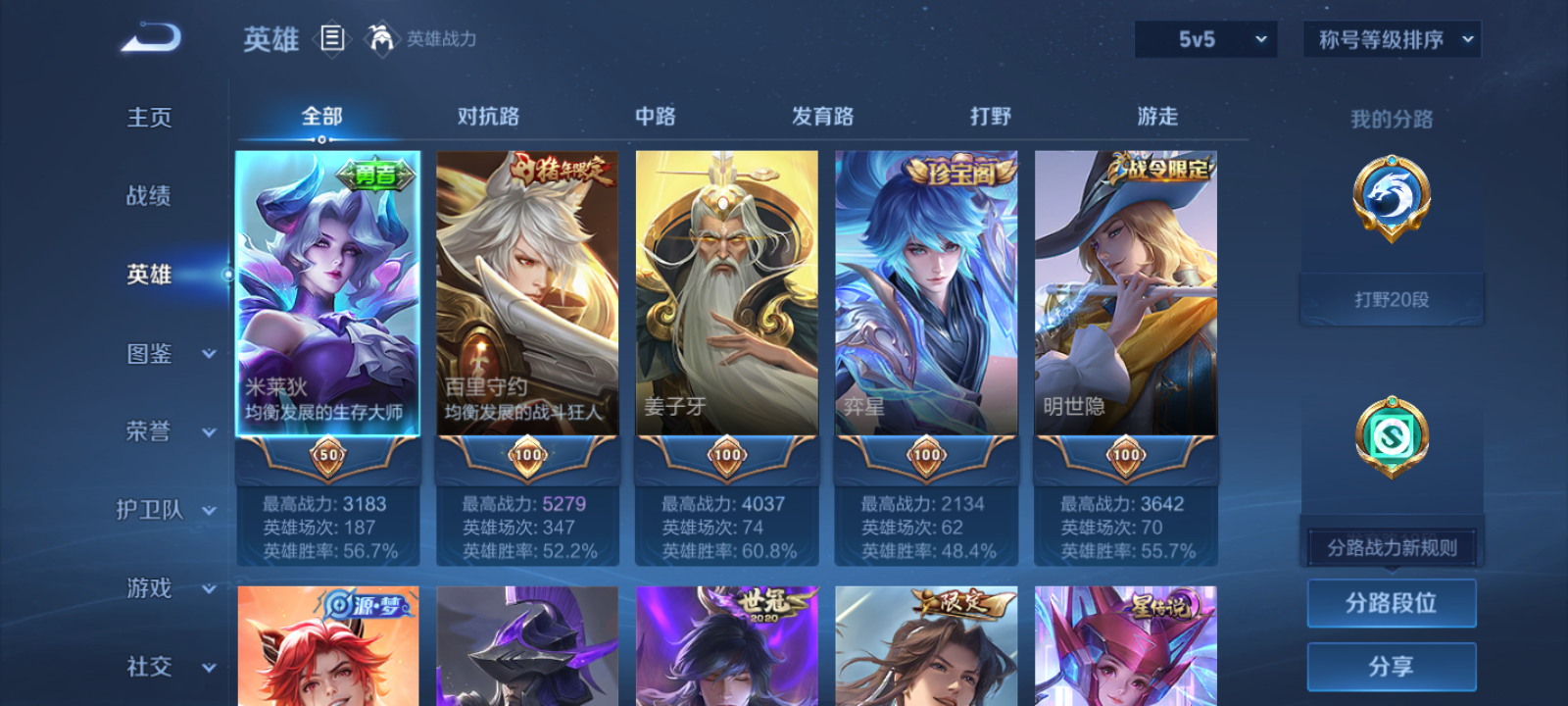Screen dimensions: 1568x706
Task: Open the 5v5 mode dropdown
Action: coord(1205,39)
